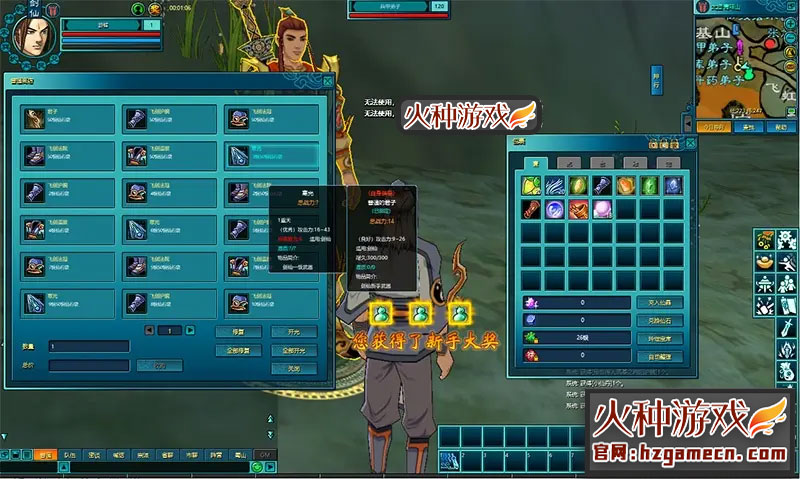Viewport: 800px width, 479px height.
Task: Close the shop list window
Action: [x=328, y=83]
